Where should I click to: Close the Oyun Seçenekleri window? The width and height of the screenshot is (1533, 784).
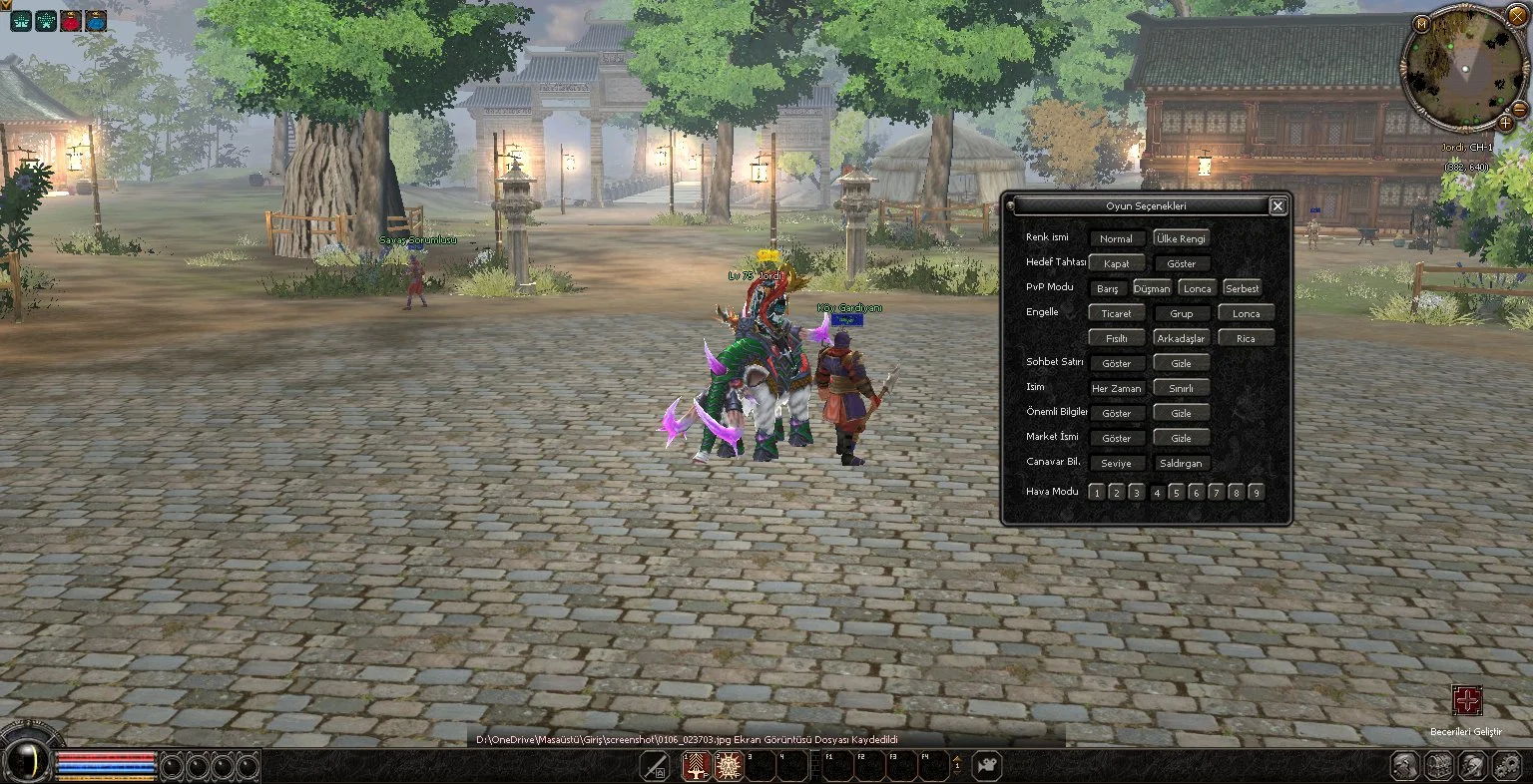1277,206
